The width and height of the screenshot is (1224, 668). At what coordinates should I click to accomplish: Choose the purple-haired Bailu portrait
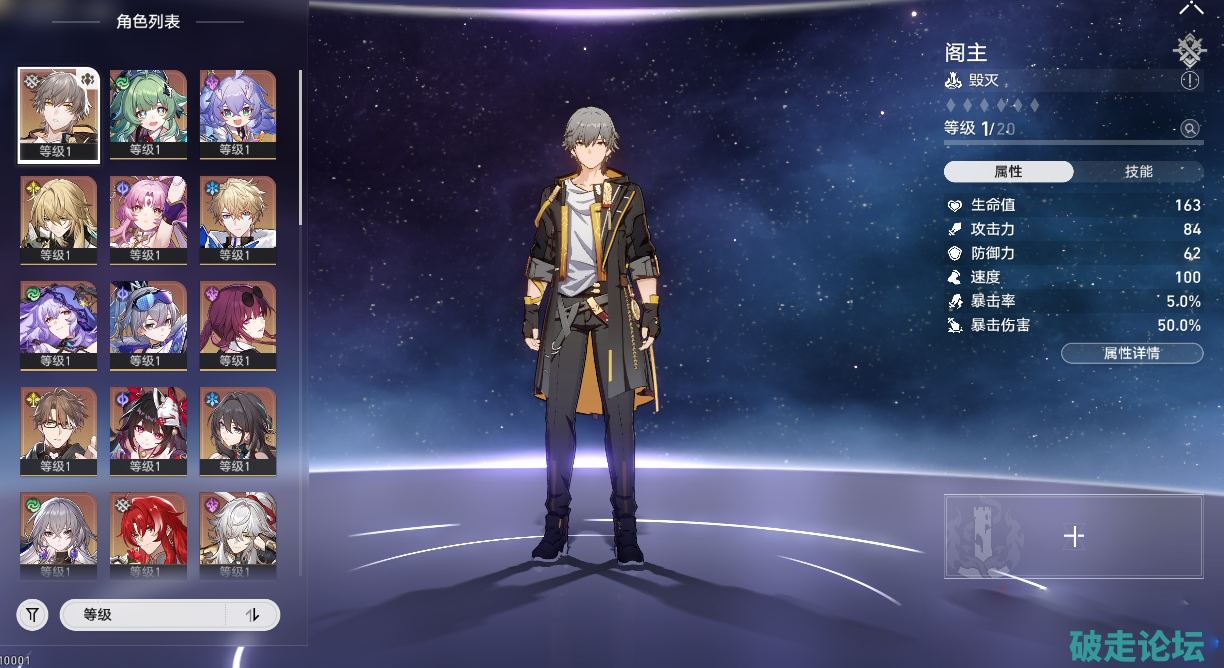(x=238, y=109)
